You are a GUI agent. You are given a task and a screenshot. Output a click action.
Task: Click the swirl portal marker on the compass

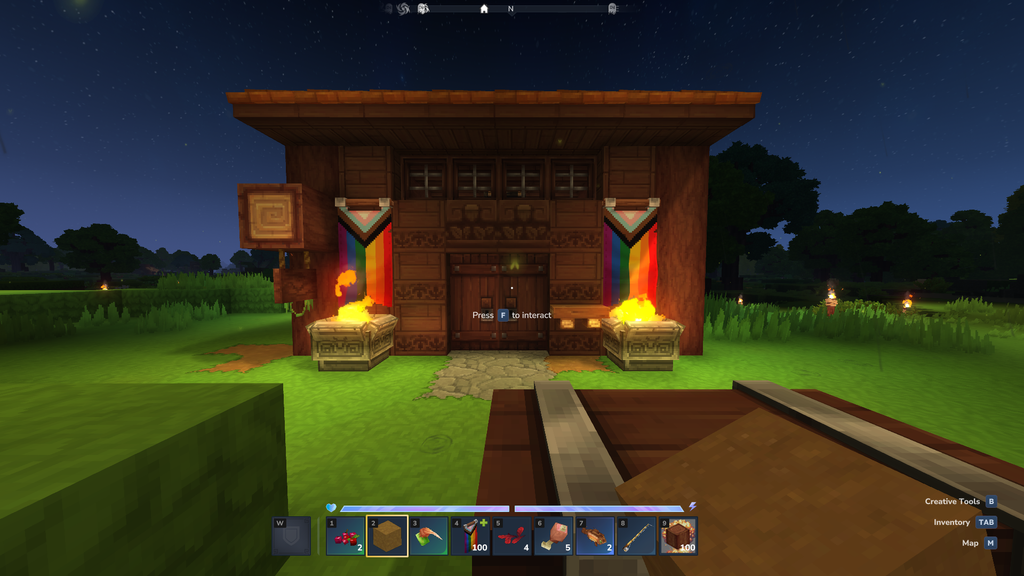(x=403, y=9)
